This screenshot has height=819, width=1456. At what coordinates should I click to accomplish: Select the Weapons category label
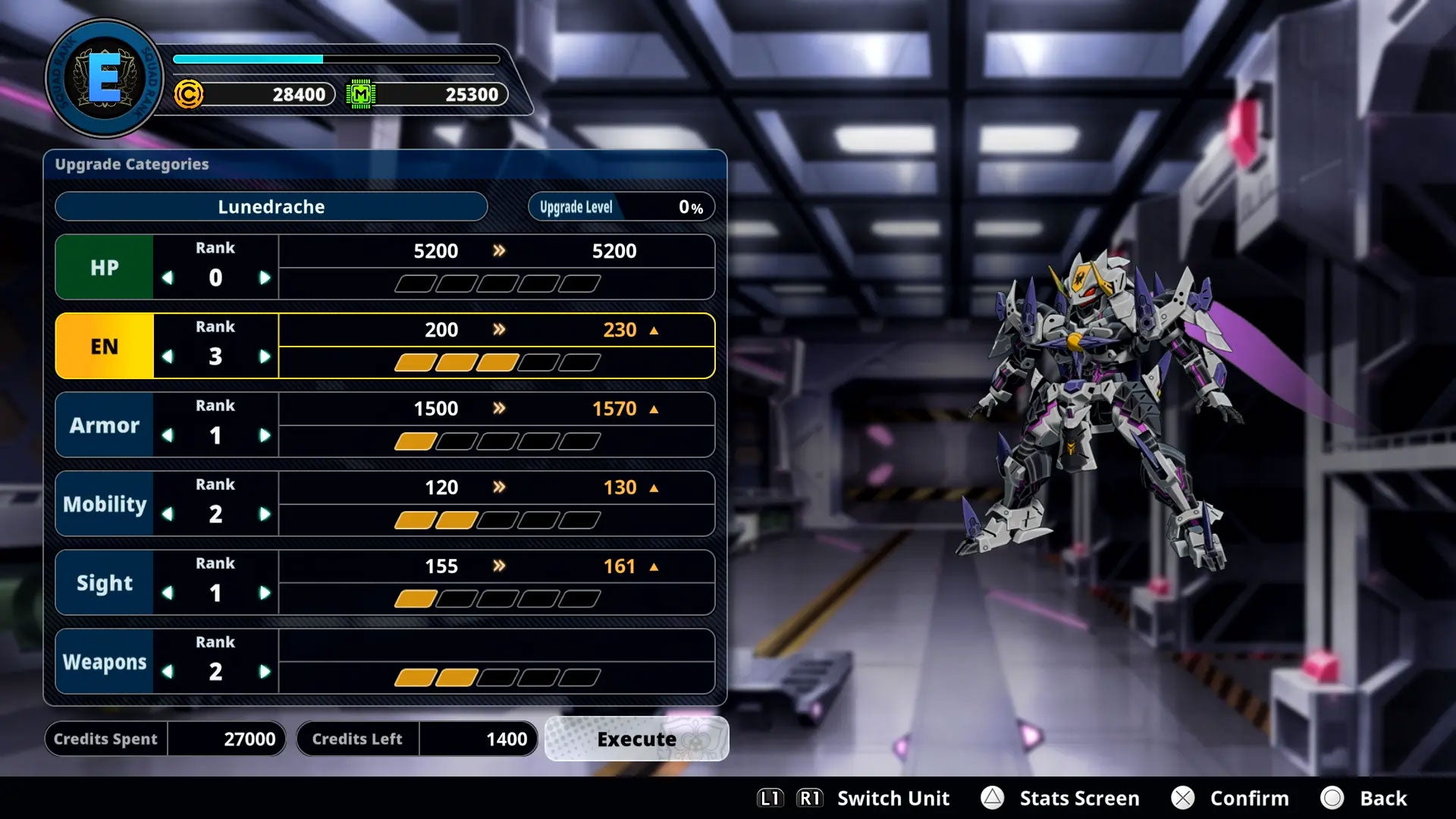pos(104,661)
